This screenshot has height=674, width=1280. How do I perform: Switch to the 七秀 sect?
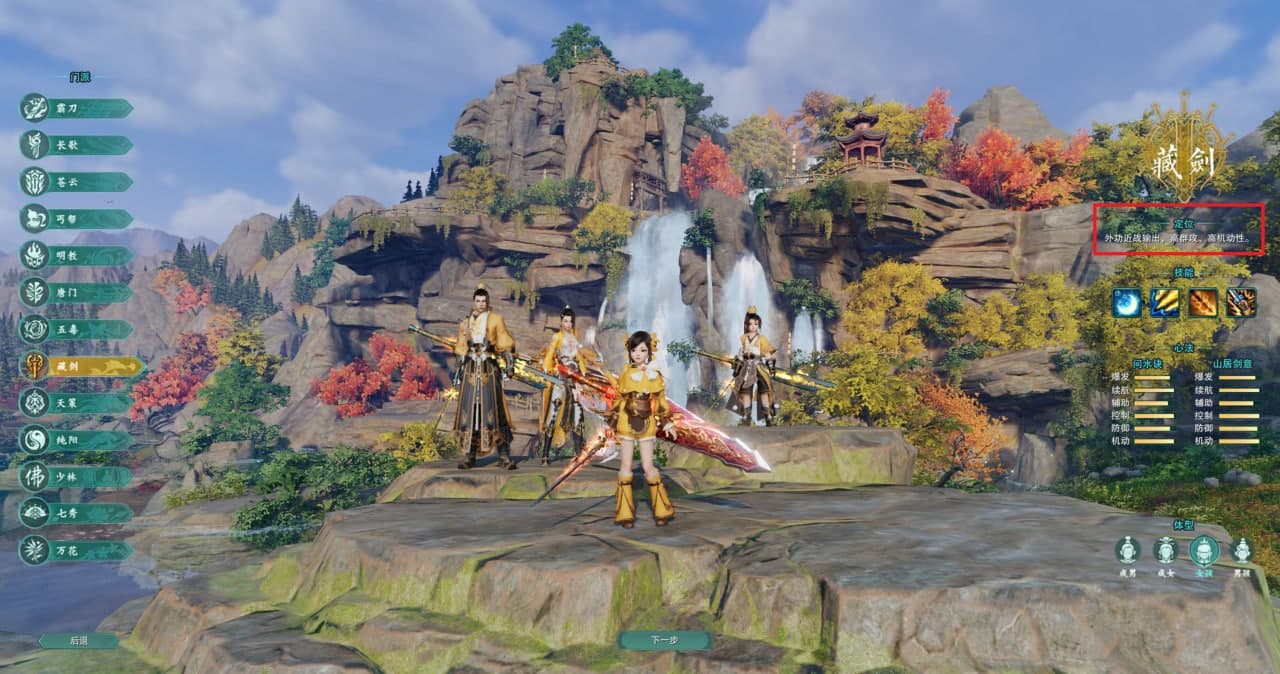[77, 513]
